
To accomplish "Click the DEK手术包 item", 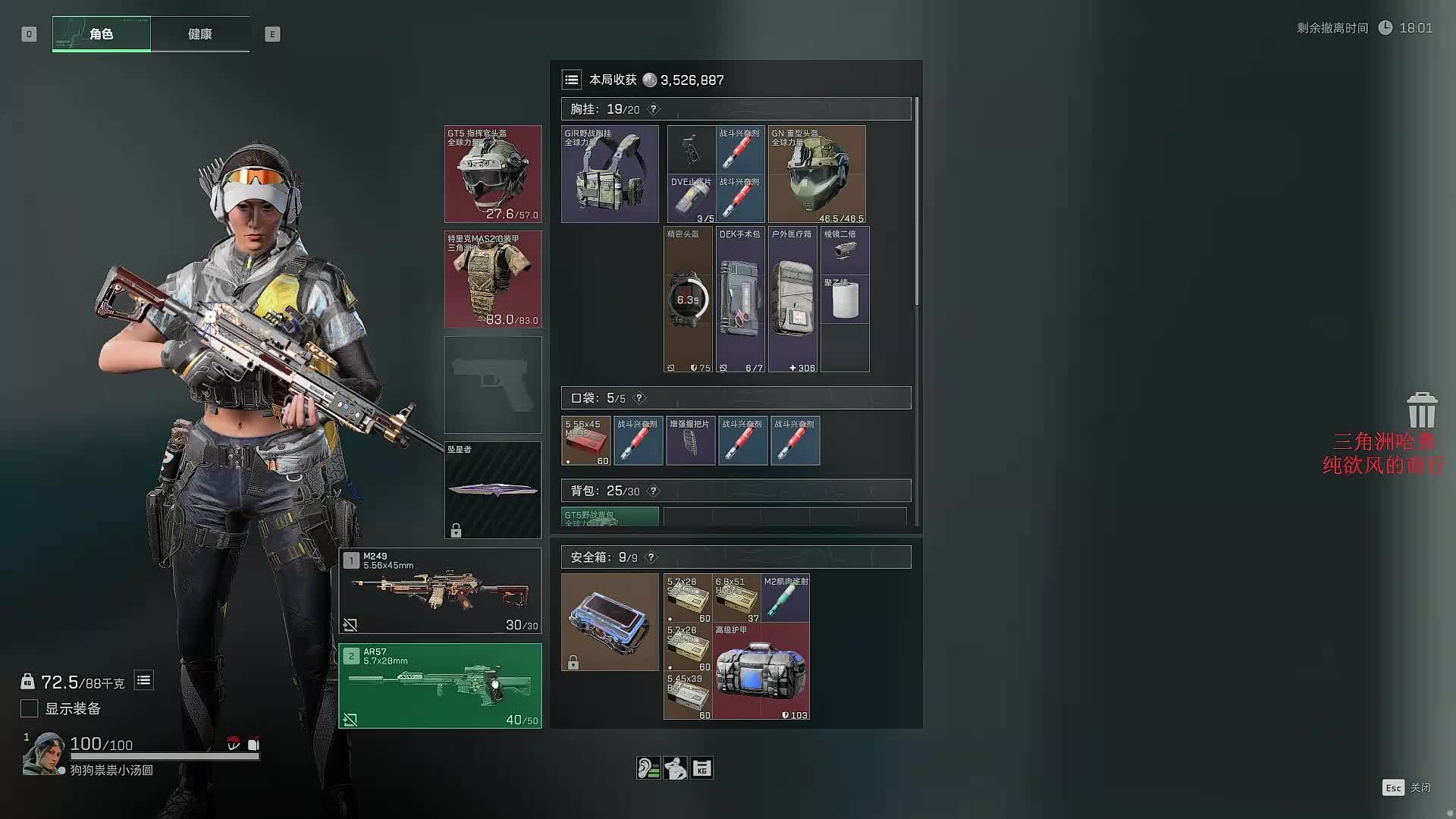I will pos(740,300).
